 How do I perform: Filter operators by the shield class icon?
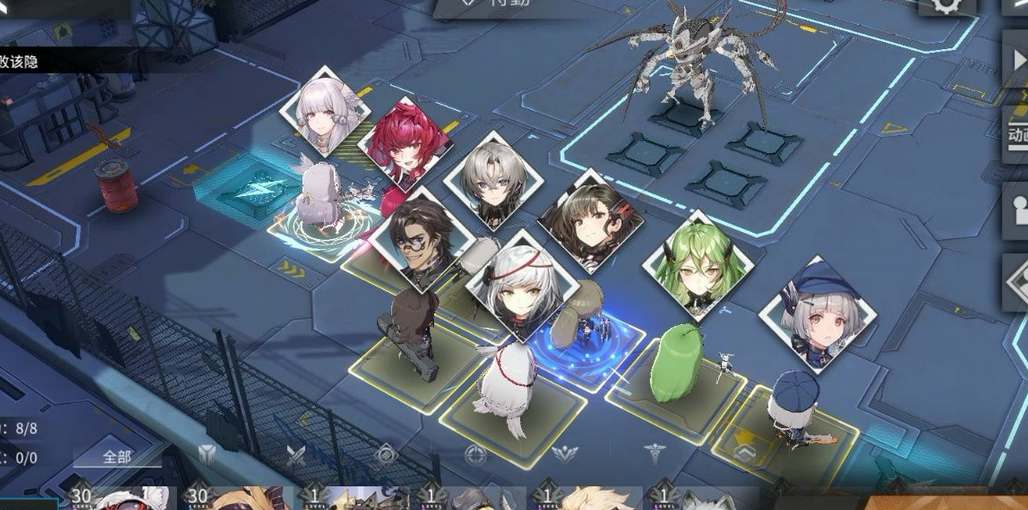tap(207, 455)
